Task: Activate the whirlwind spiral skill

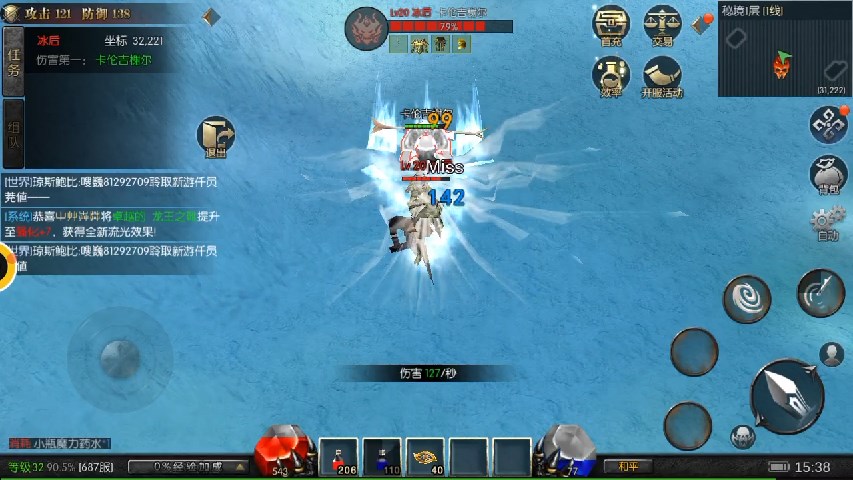Action: pyautogui.click(x=747, y=298)
